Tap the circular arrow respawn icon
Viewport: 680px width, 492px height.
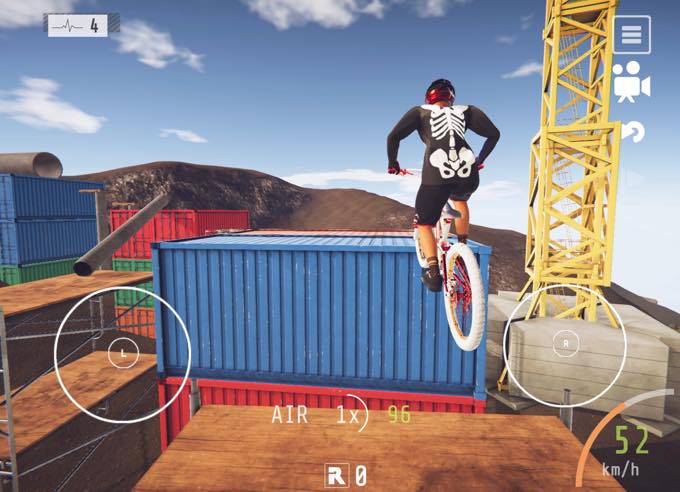pos(632,131)
